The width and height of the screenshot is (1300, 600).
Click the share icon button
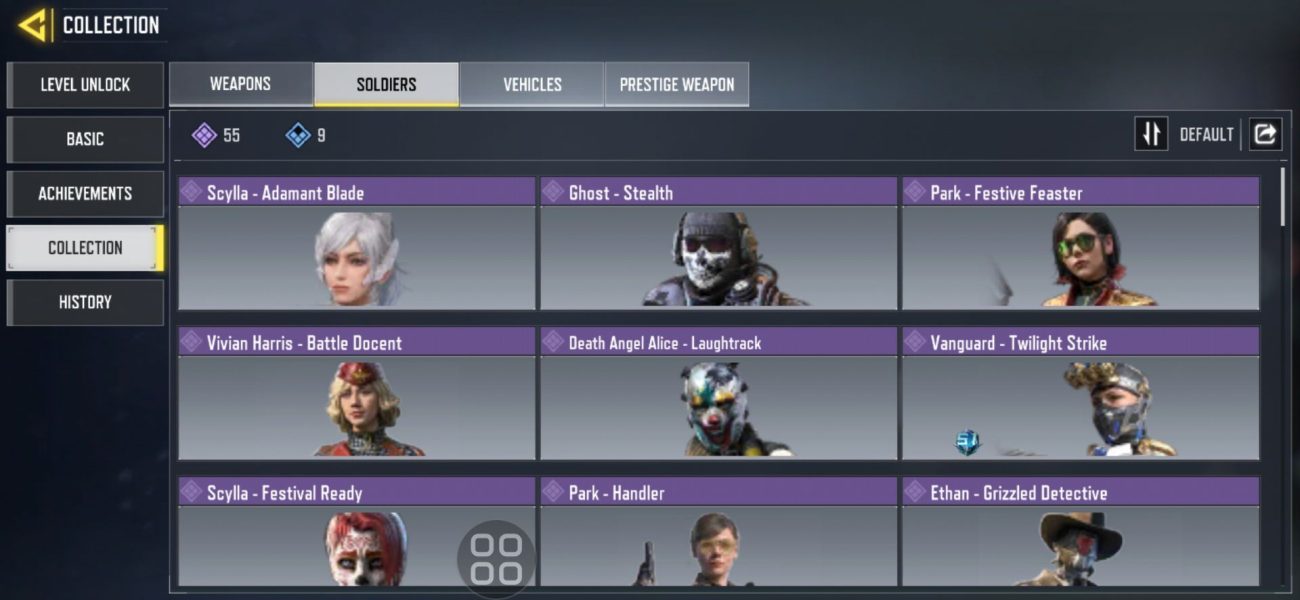1265,134
